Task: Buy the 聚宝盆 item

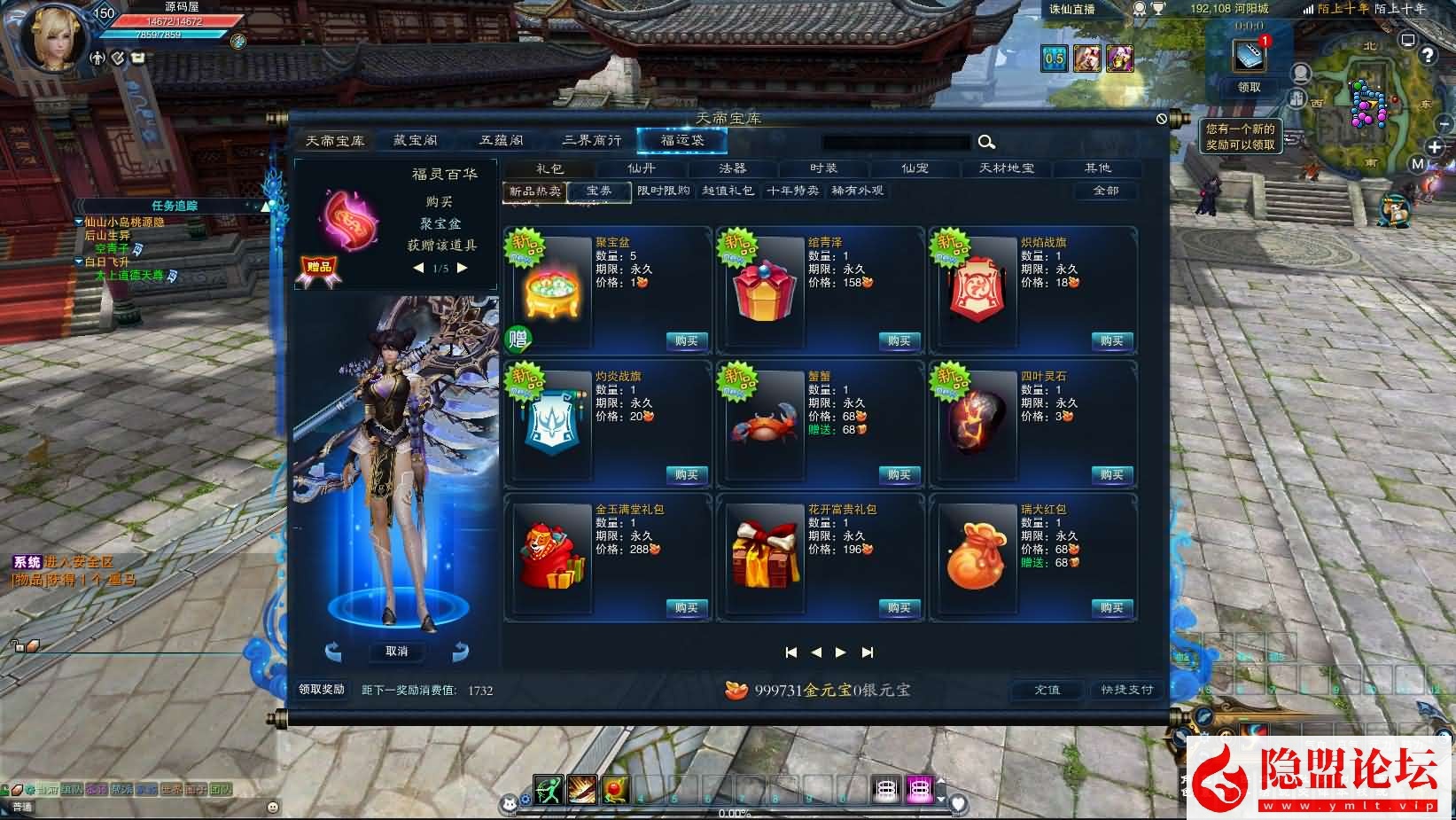Action: pos(686,341)
